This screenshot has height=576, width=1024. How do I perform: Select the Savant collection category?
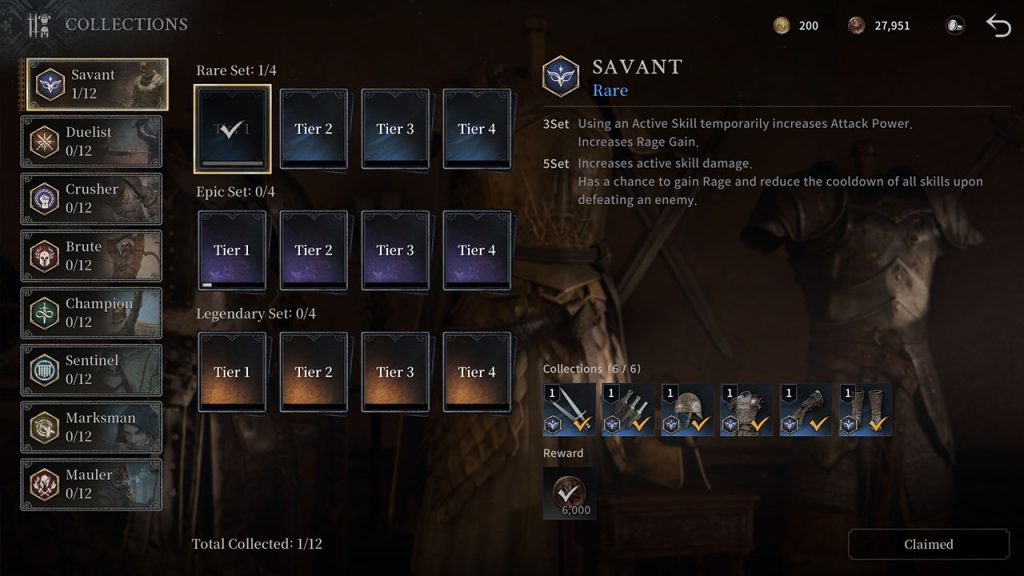coord(96,84)
